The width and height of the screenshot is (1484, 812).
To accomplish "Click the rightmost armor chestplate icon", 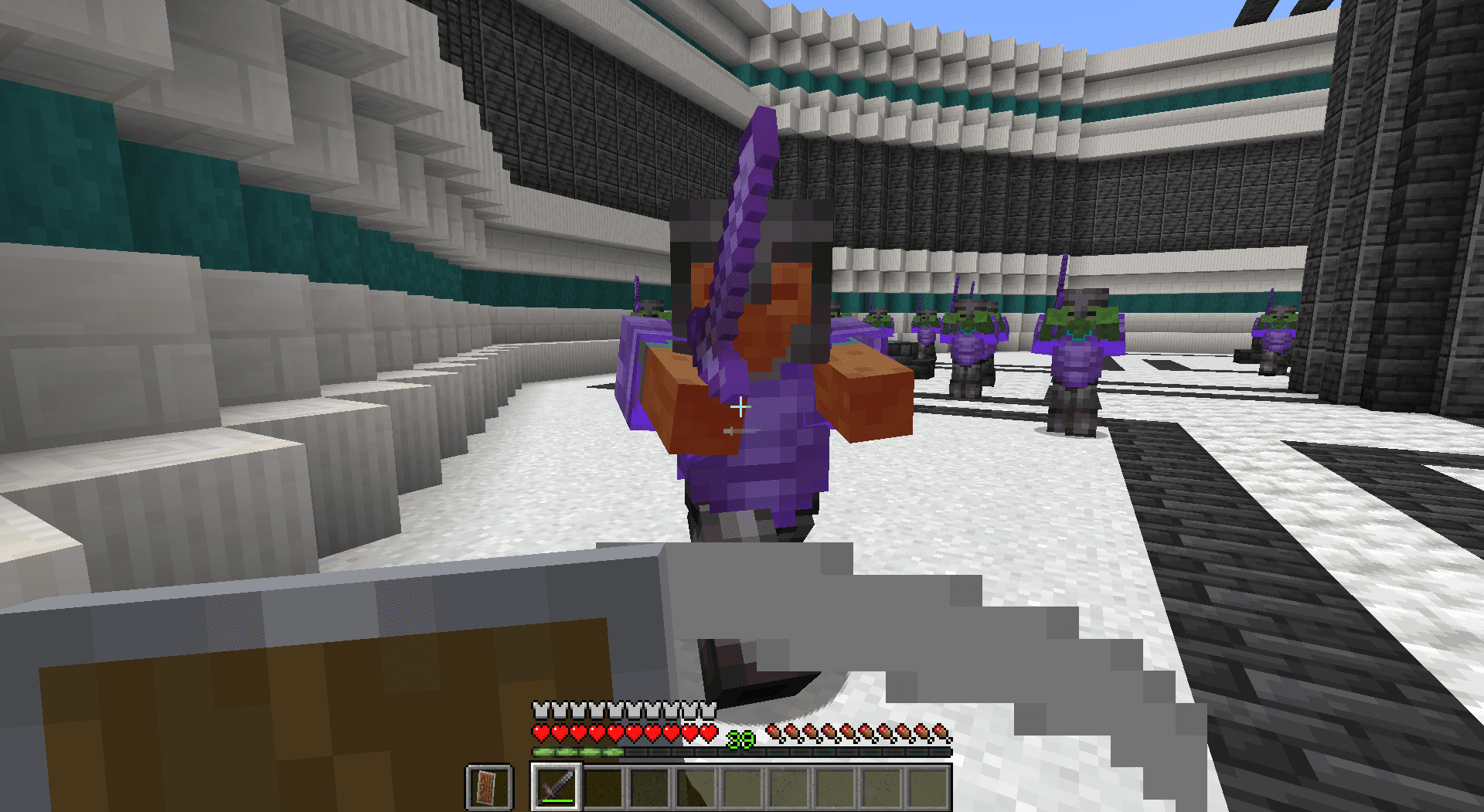I will tap(708, 710).
